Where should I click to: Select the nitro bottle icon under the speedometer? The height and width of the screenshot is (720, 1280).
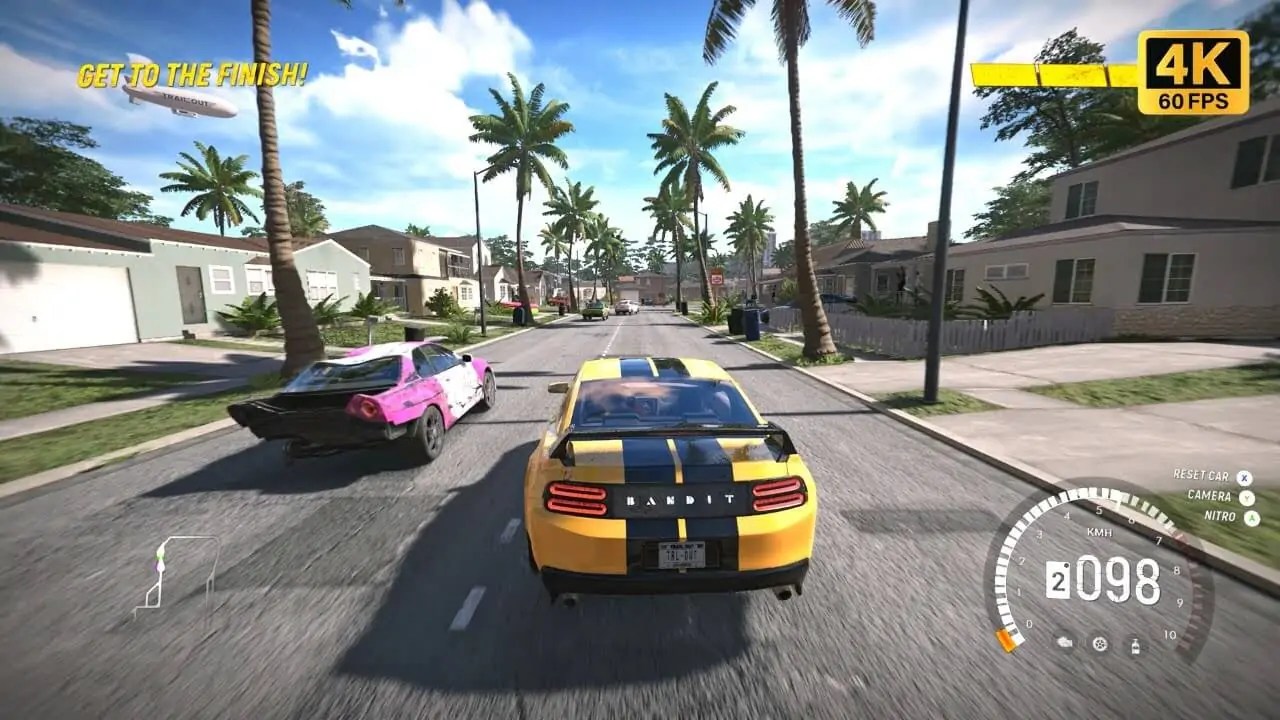[1135, 646]
